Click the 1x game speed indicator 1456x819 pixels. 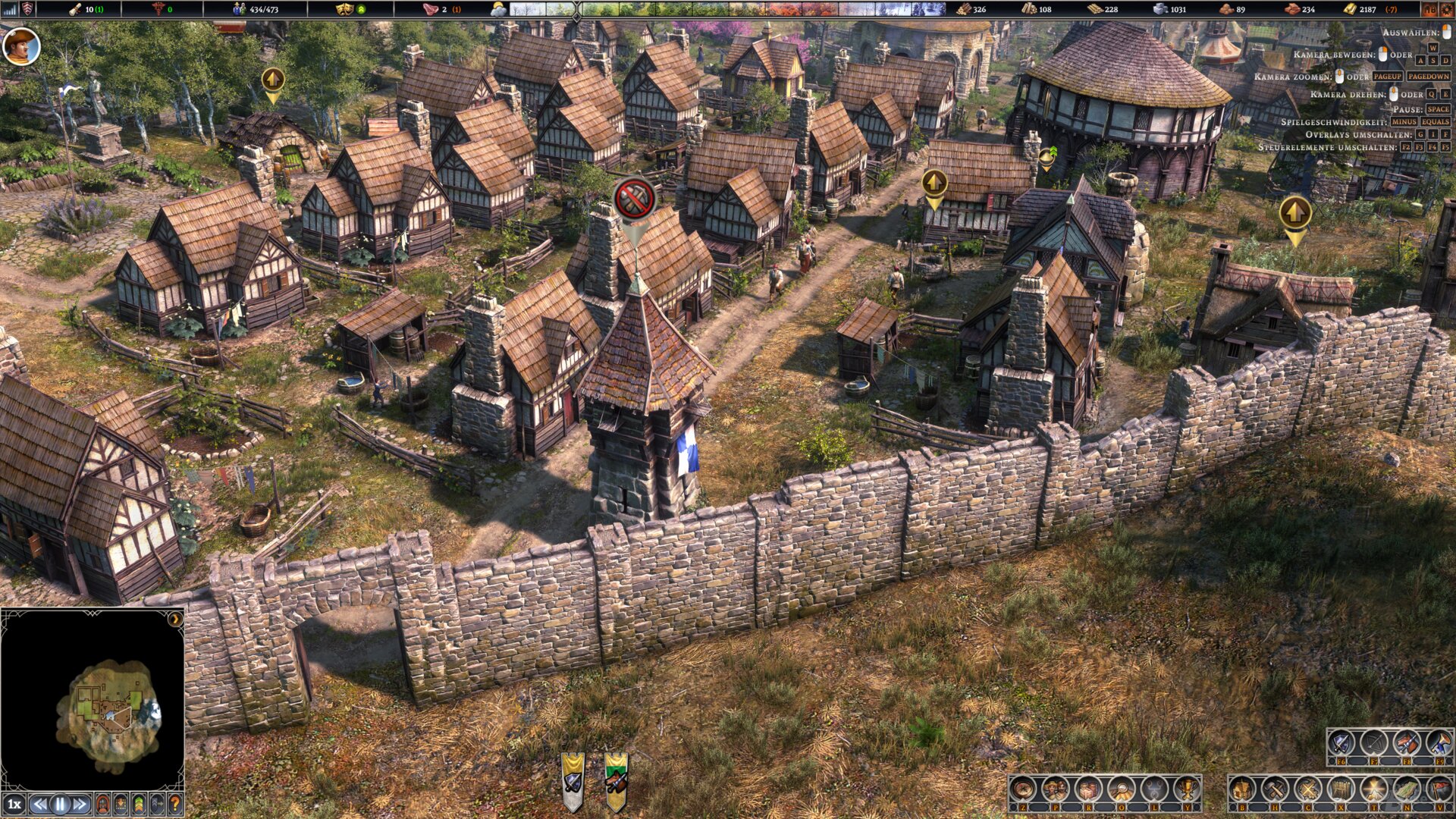[14, 805]
